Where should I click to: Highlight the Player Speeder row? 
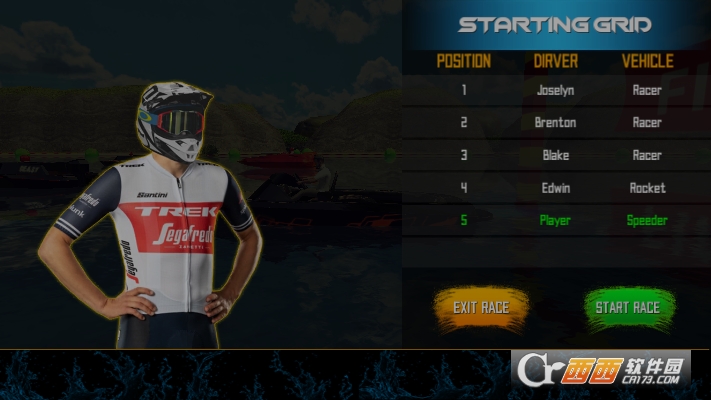pyautogui.click(x=555, y=220)
